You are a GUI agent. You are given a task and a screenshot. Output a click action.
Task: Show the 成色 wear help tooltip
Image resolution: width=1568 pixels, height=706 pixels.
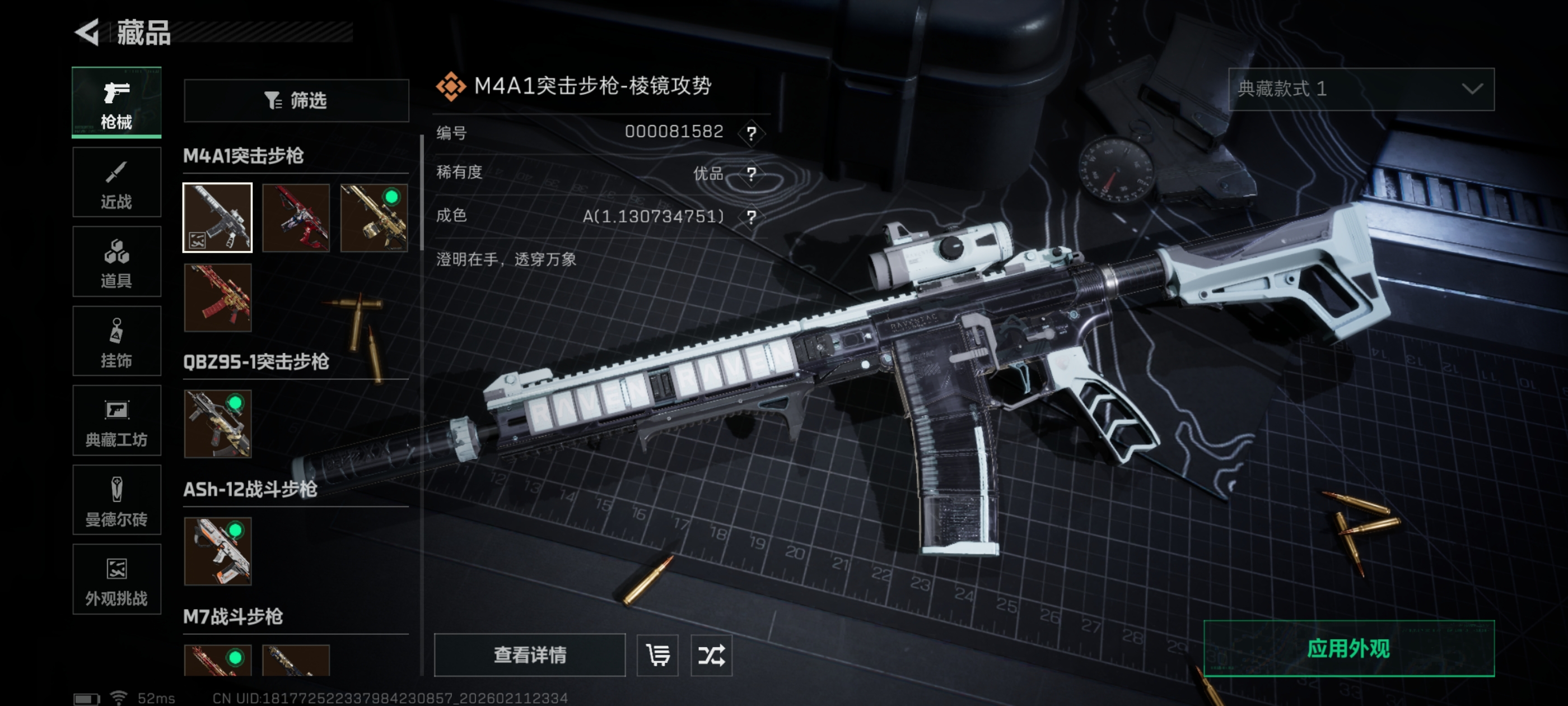[x=752, y=217]
